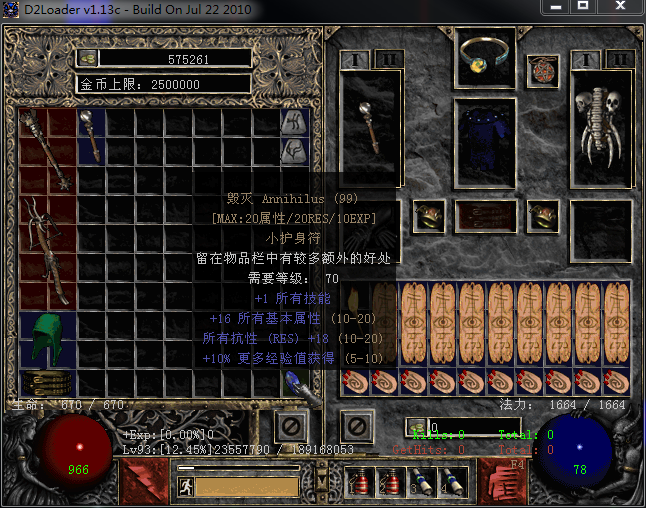Switch to left weapon set II
The image size is (646, 508).
pos(387,59)
